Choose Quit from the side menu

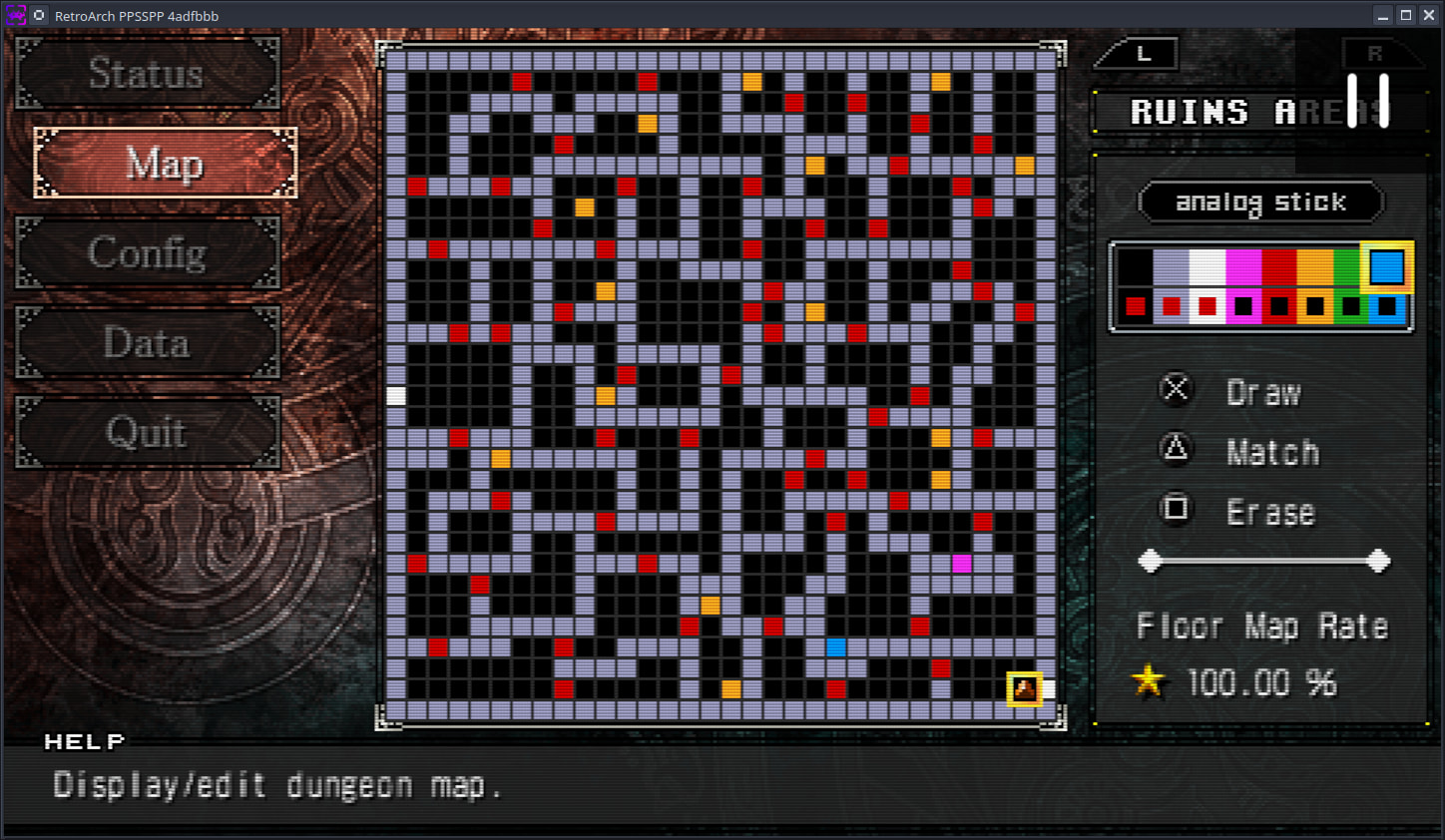click(x=147, y=433)
